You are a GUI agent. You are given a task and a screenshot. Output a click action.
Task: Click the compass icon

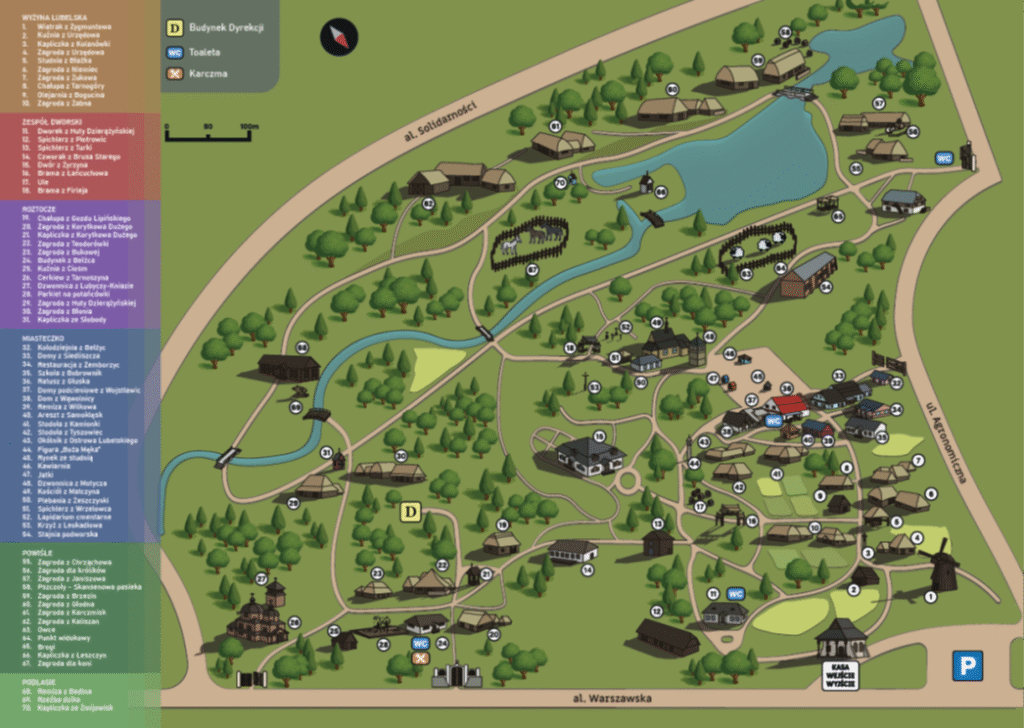pos(338,38)
